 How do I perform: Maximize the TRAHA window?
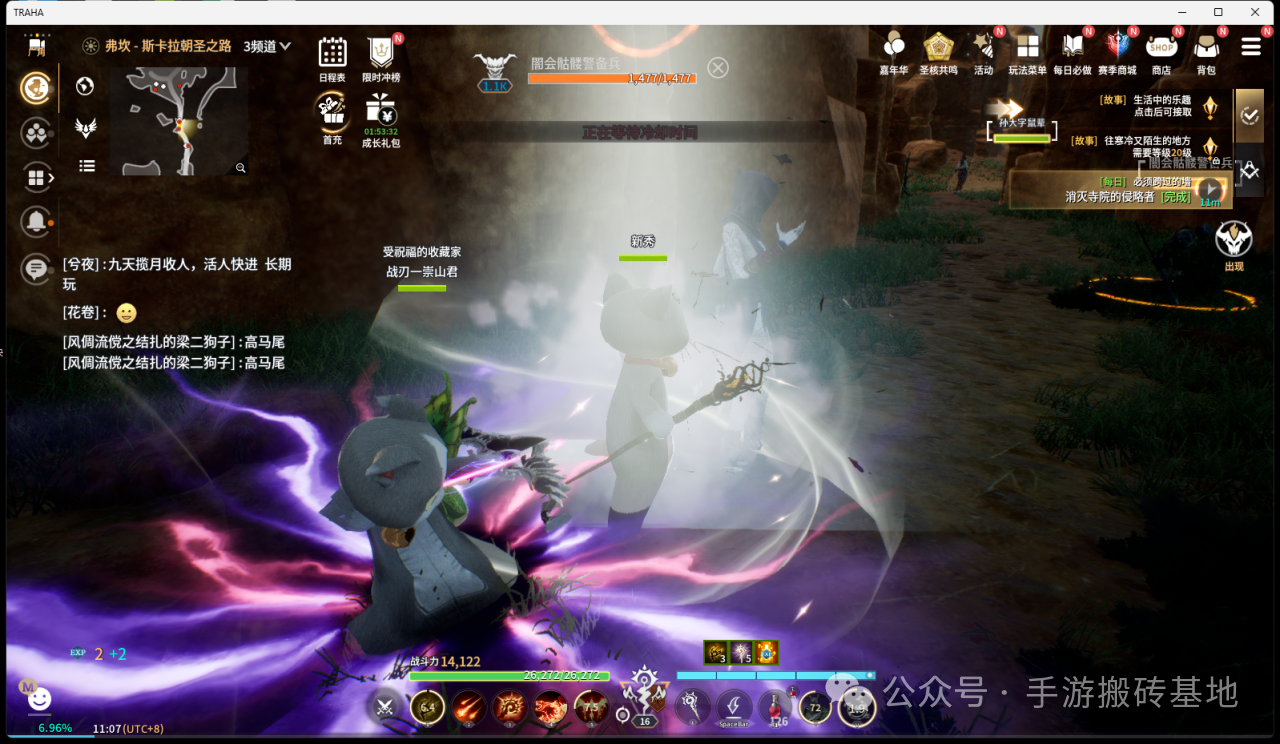pyautogui.click(x=1218, y=12)
